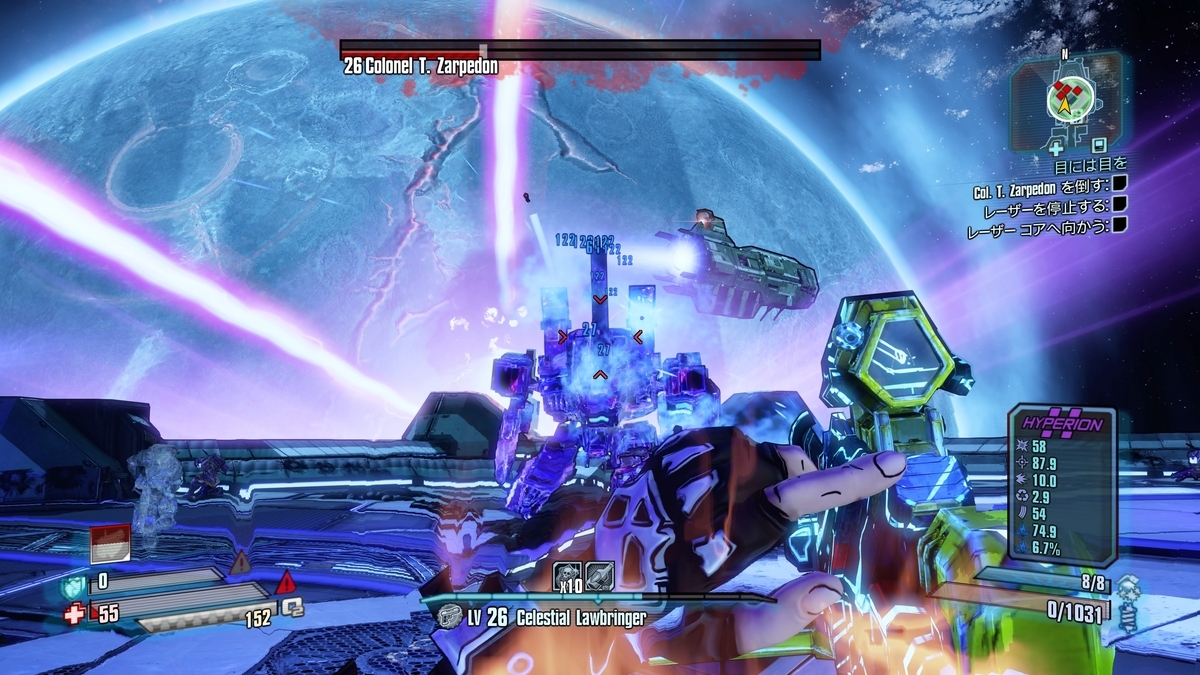Select the vending machine marker on minimap
Screen dimensions: 1200x675
tap(1099, 145)
